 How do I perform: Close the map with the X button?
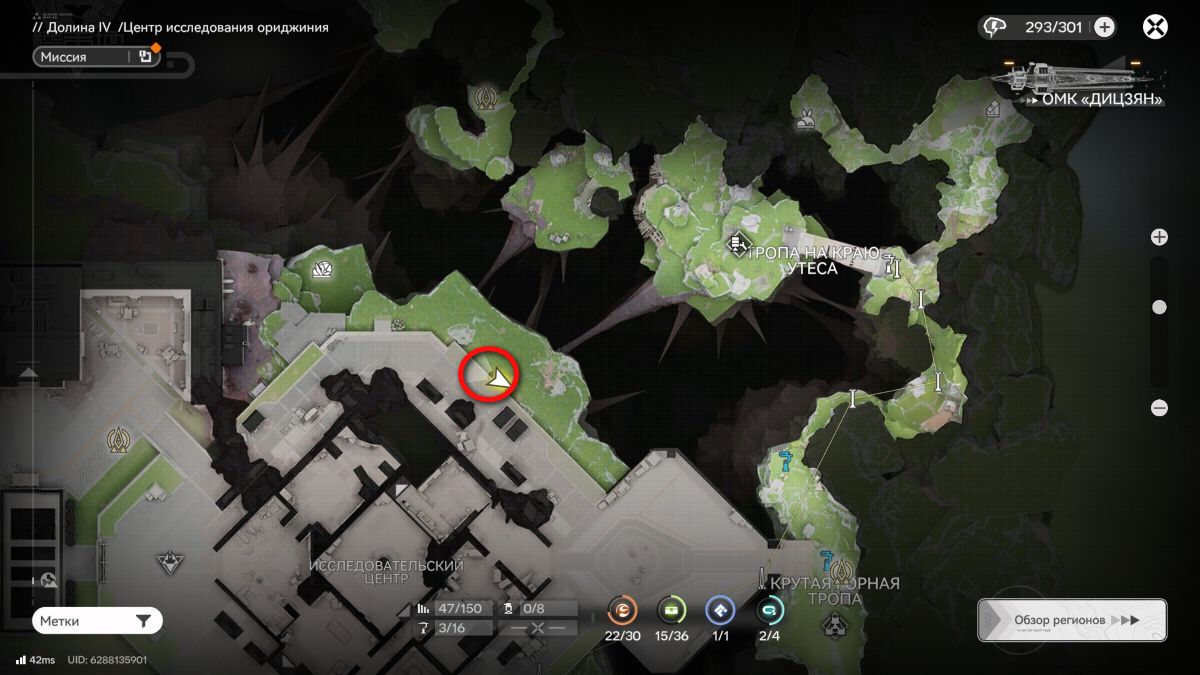click(1155, 27)
